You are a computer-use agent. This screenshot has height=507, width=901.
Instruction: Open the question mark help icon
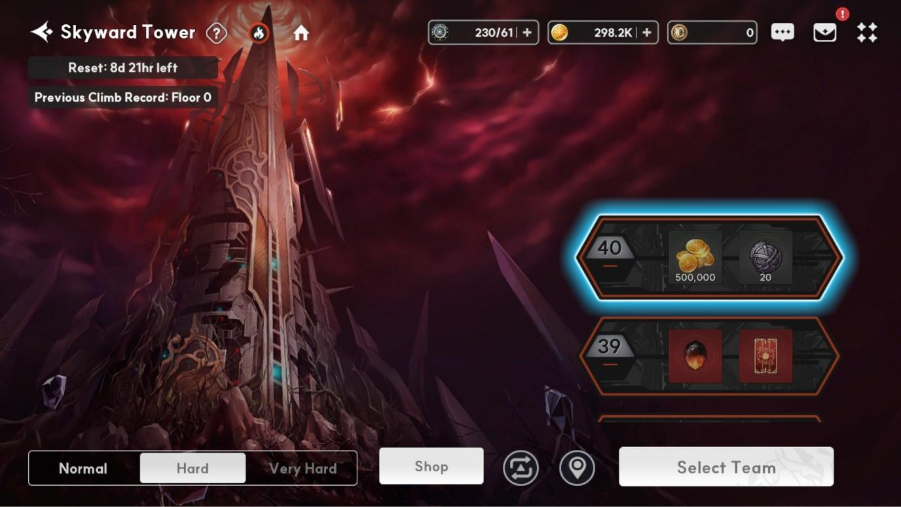tap(216, 33)
